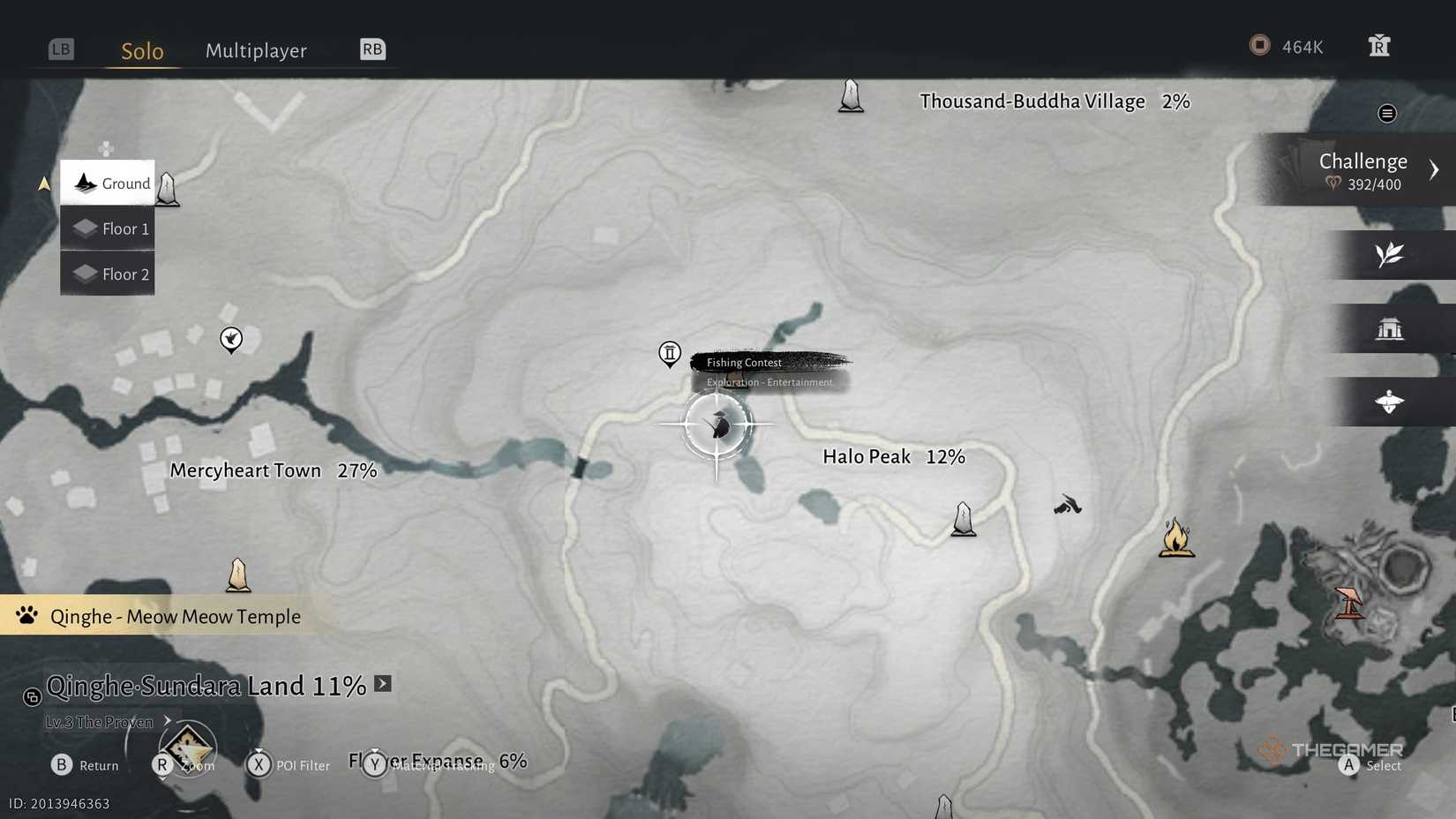Open the hamburger menu in the top right
Image resolution: width=1456 pixels, height=819 pixels.
1386,113
